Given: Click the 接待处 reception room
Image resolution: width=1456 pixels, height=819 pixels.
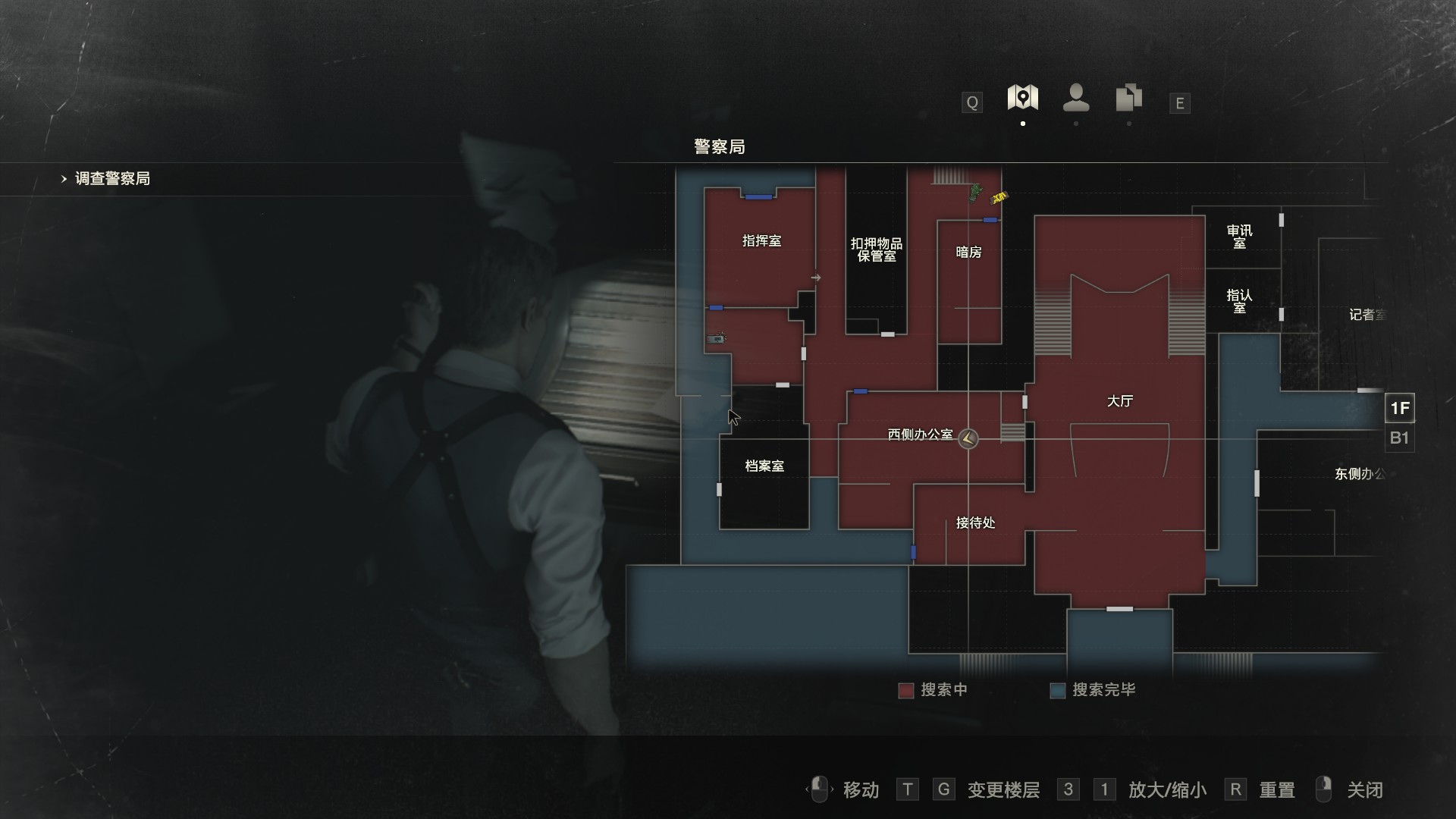Looking at the screenshot, I should tap(975, 523).
